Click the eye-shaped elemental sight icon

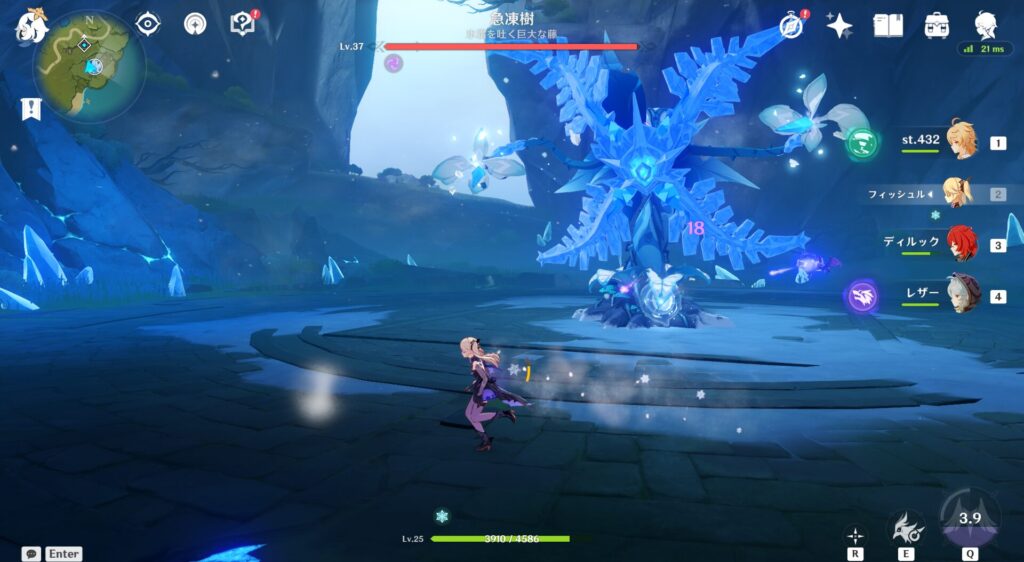tap(148, 24)
